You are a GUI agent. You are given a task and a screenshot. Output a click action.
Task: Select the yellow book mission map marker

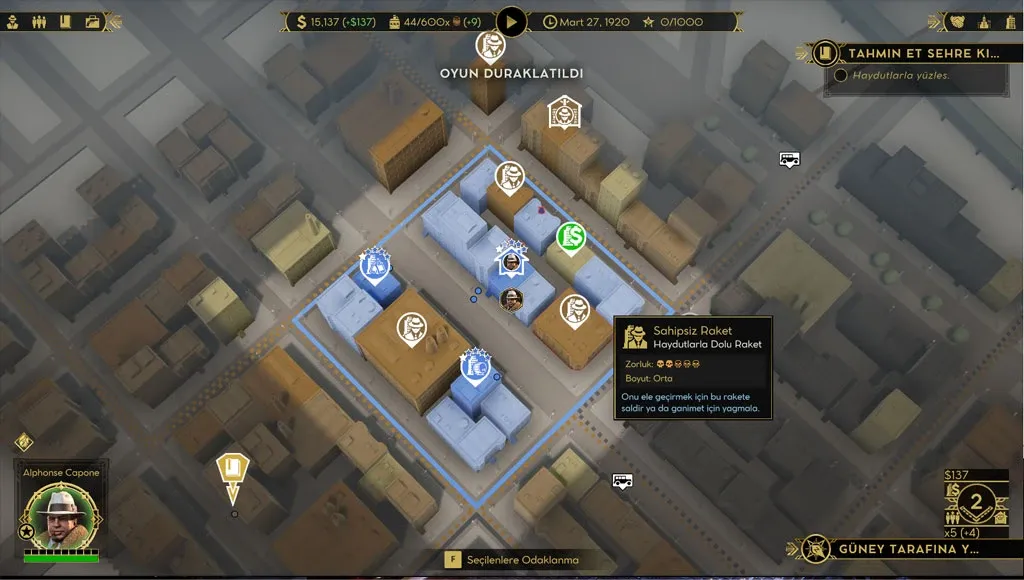[x=233, y=470]
